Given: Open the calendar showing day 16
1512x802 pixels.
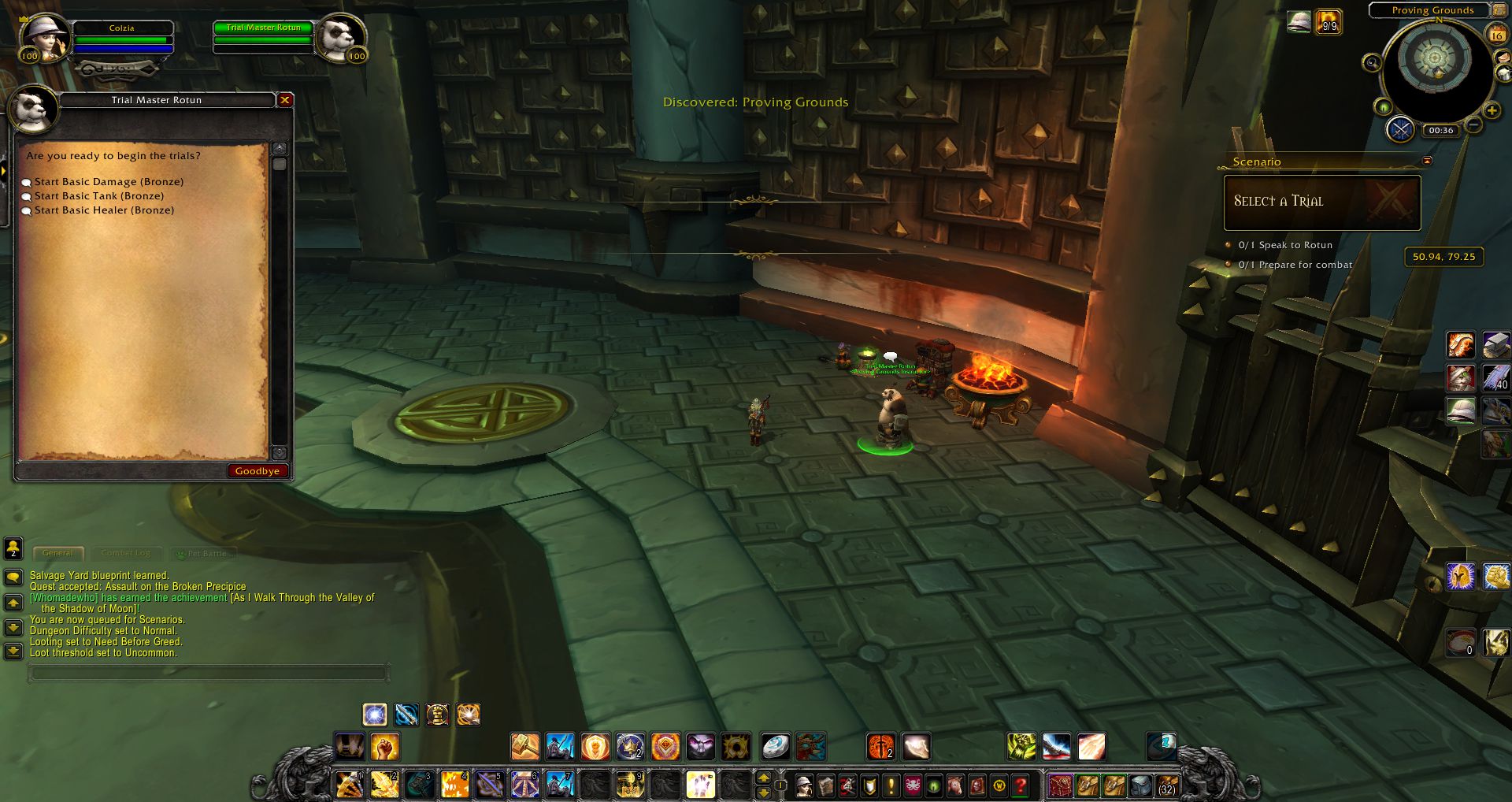Looking at the screenshot, I should (1496, 34).
